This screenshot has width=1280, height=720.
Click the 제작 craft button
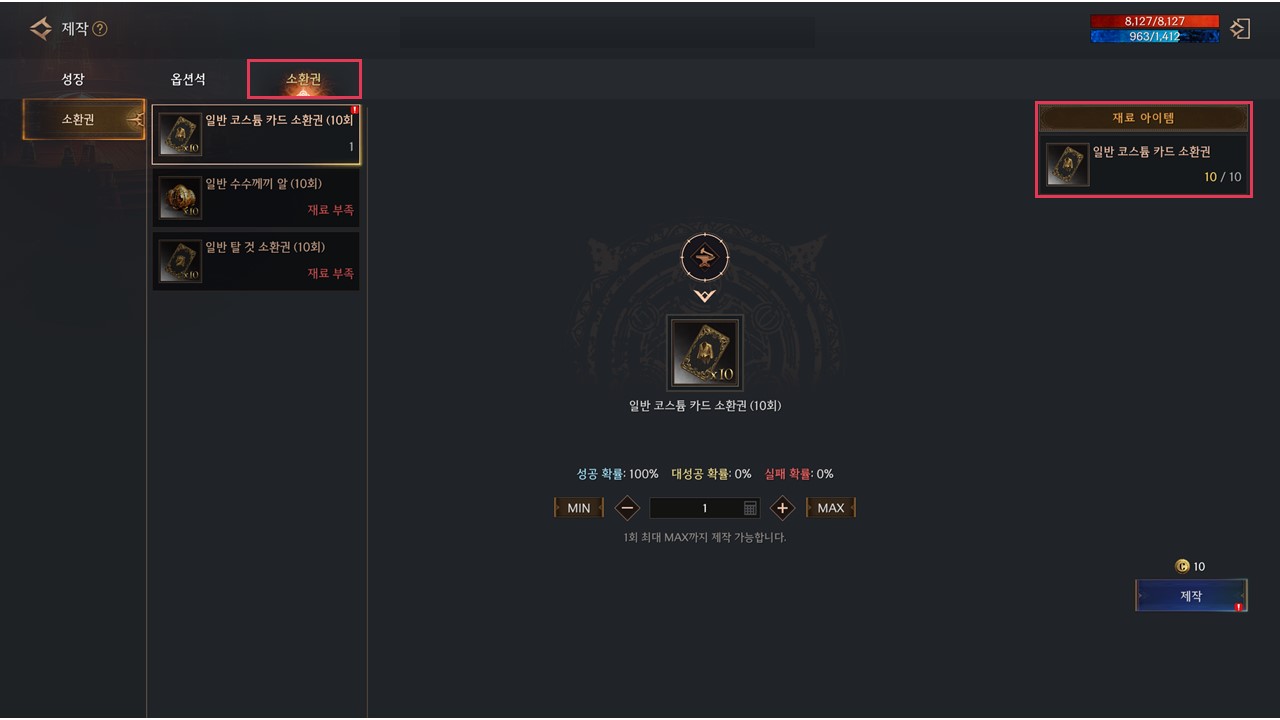pyautogui.click(x=1191, y=596)
